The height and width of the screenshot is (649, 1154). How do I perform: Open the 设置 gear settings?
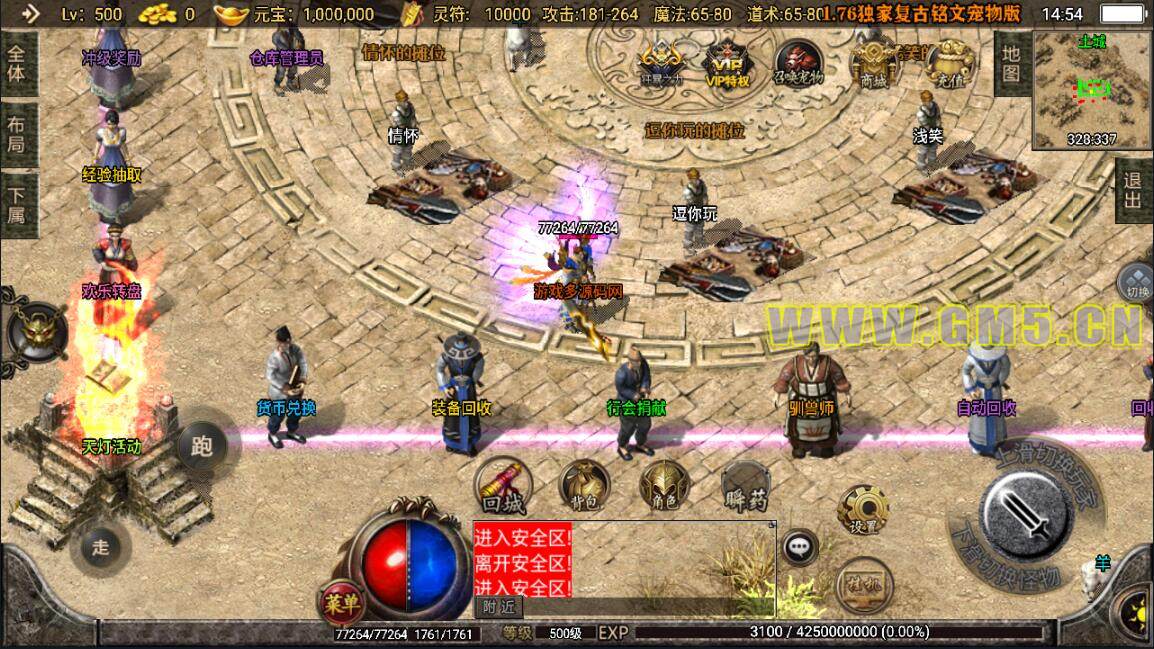click(863, 510)
